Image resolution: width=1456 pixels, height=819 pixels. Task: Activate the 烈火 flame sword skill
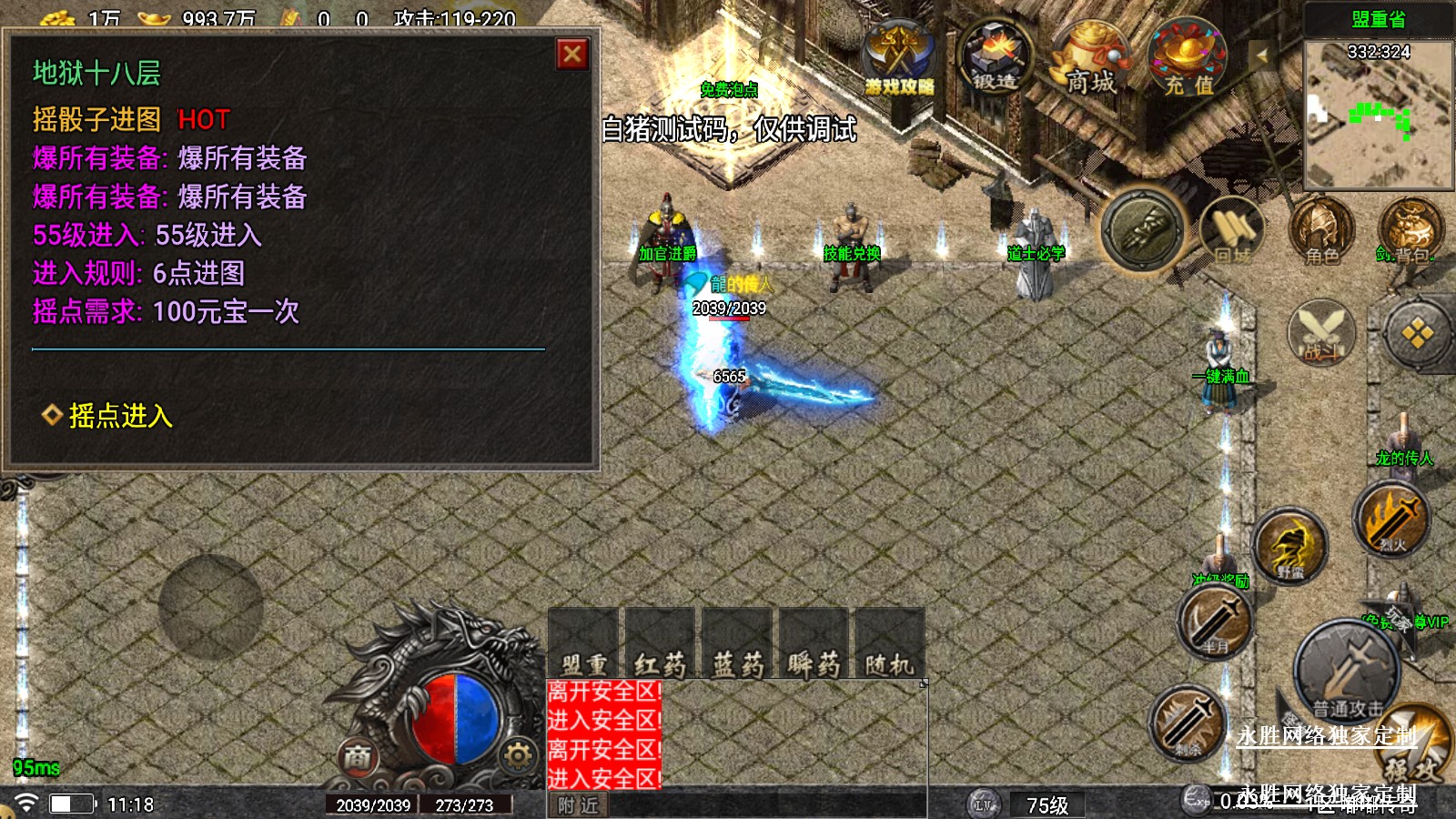click(x=1390, y=519)
